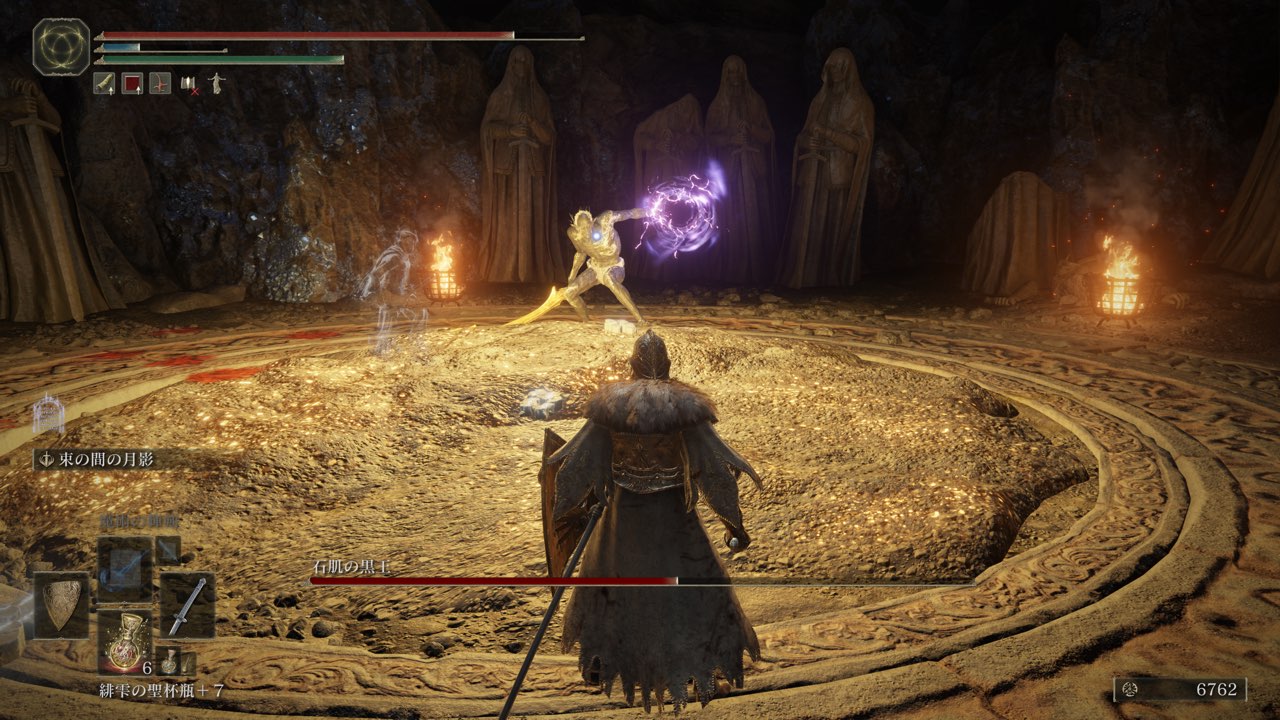Click the summoning gate icon

click(48, 415)
